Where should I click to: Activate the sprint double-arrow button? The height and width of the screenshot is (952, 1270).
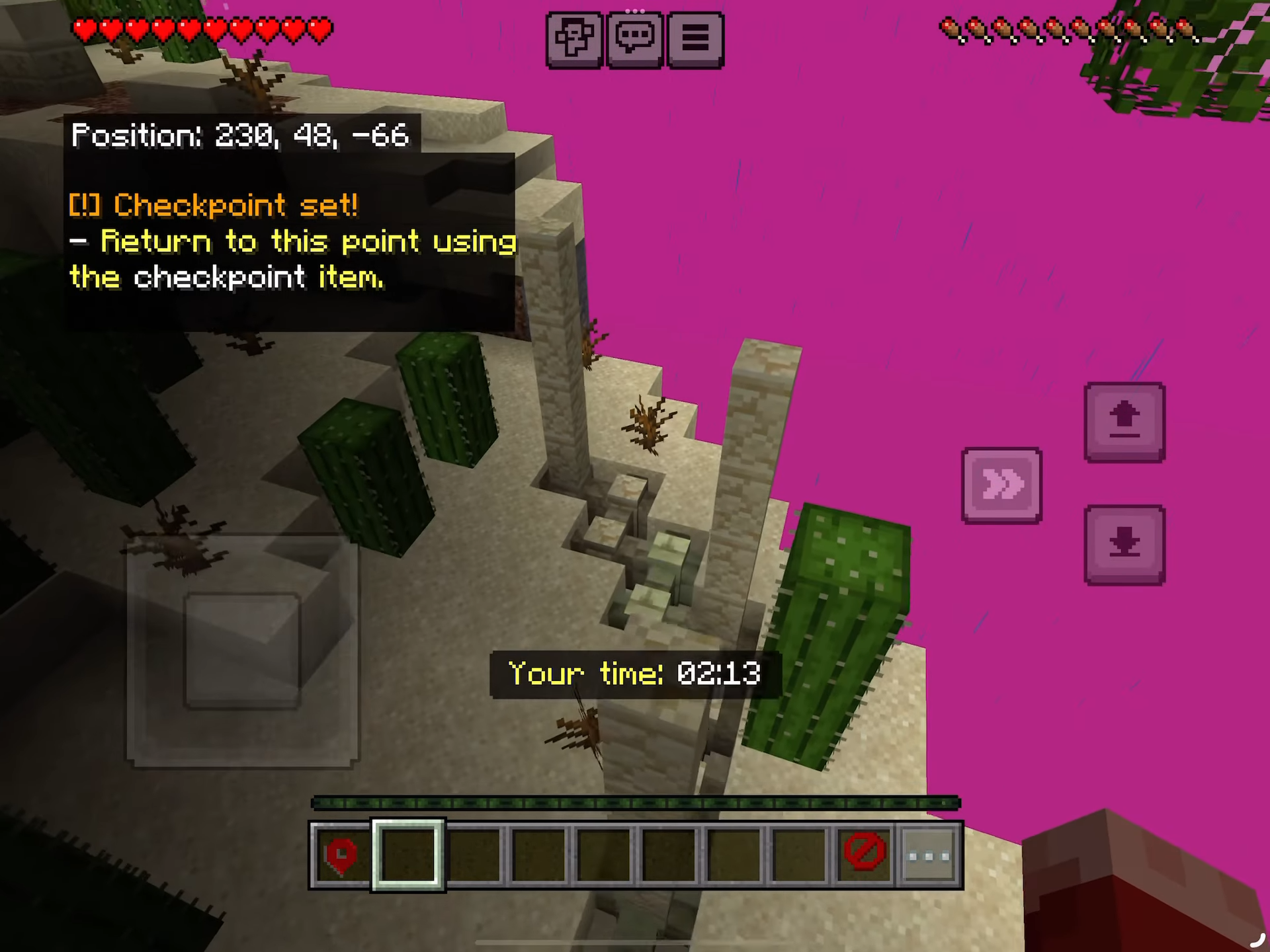[x=1001, y=485]
